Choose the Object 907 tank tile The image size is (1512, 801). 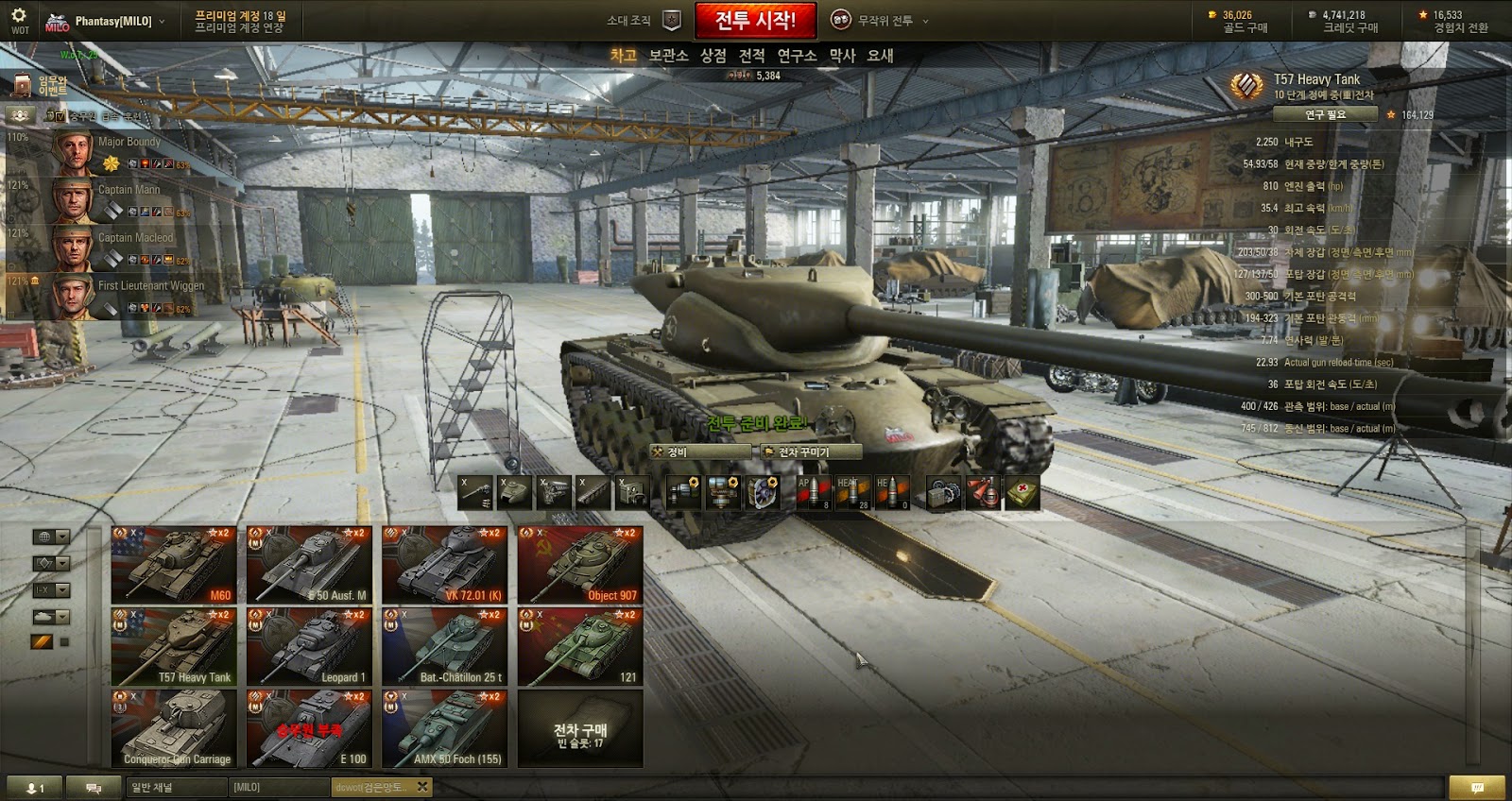point(580,565)
